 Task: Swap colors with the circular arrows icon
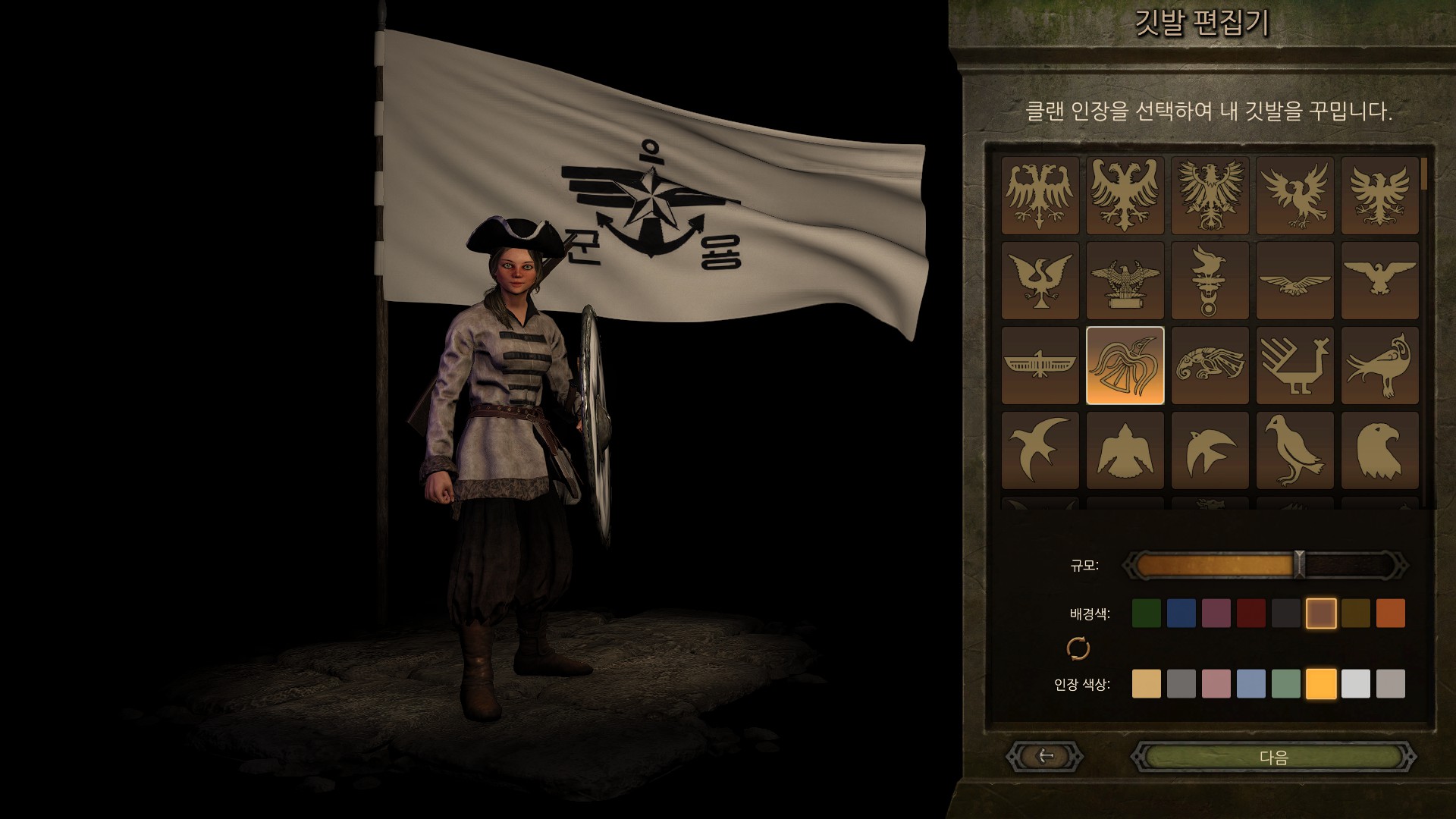[1078, 648]
